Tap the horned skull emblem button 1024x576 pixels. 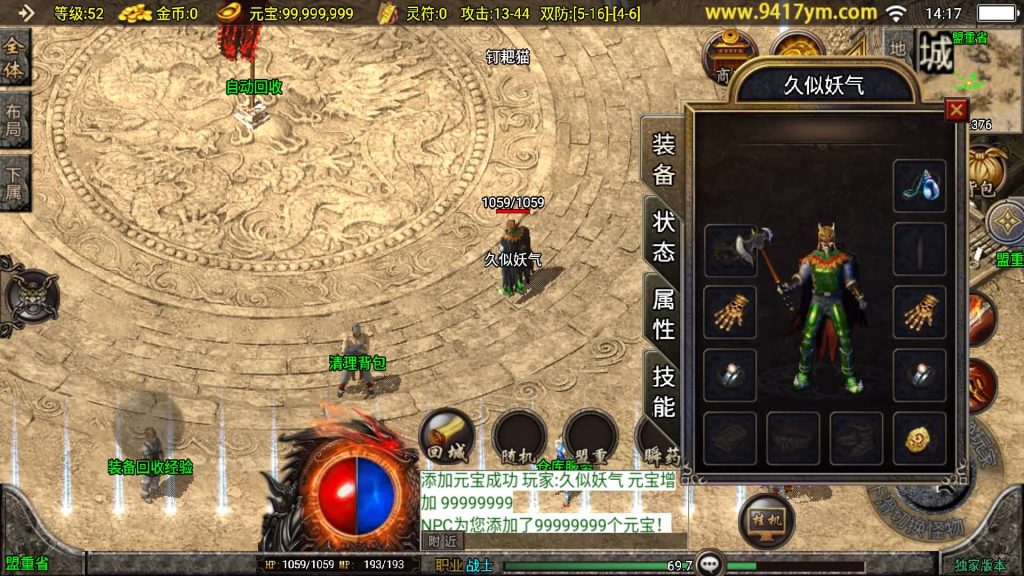pos(31,297)
